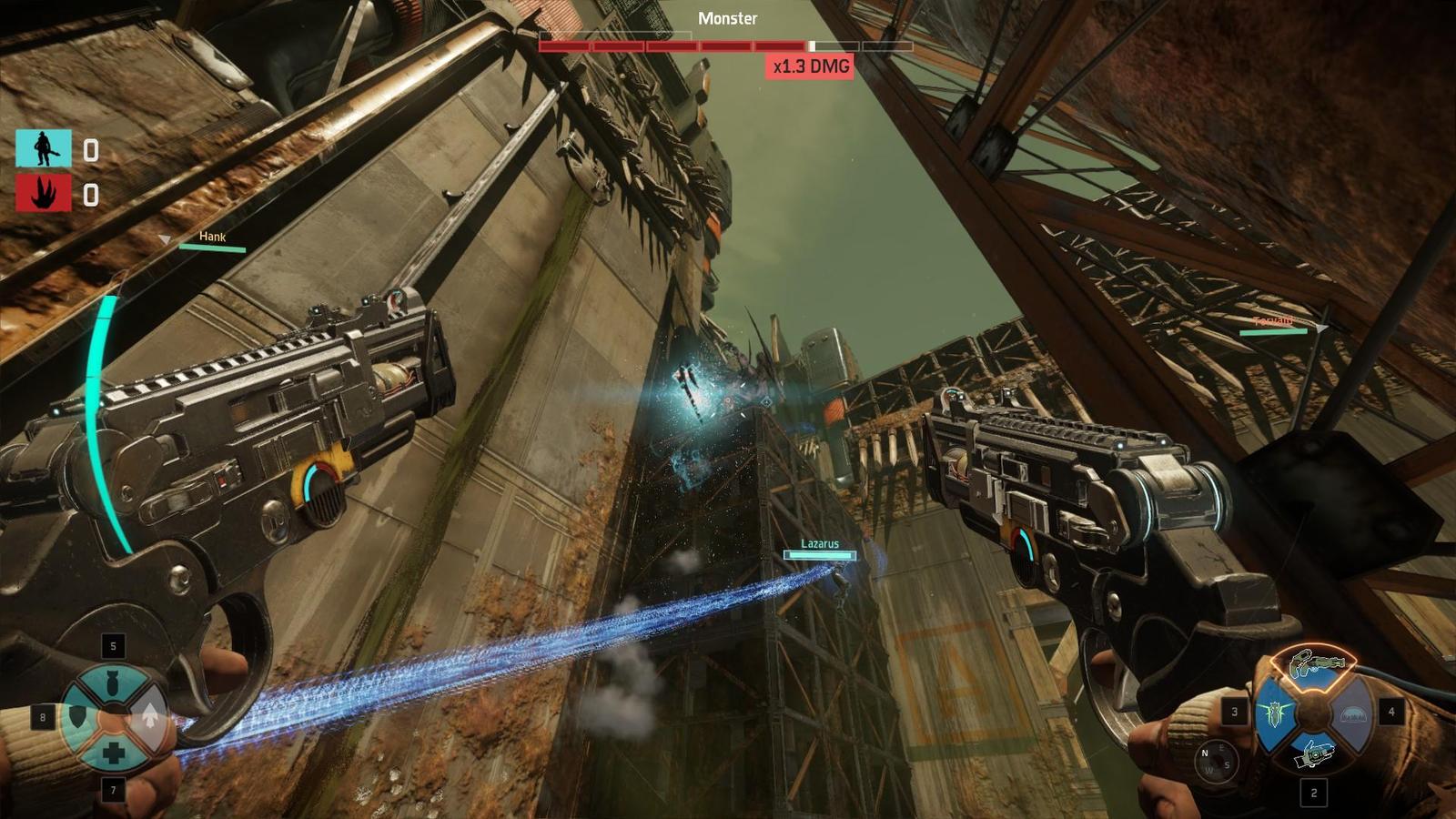1456x819 pixels.
Task: Click the cyan hunter team icon
Action: pyautogui.click(x=43, y=148)
